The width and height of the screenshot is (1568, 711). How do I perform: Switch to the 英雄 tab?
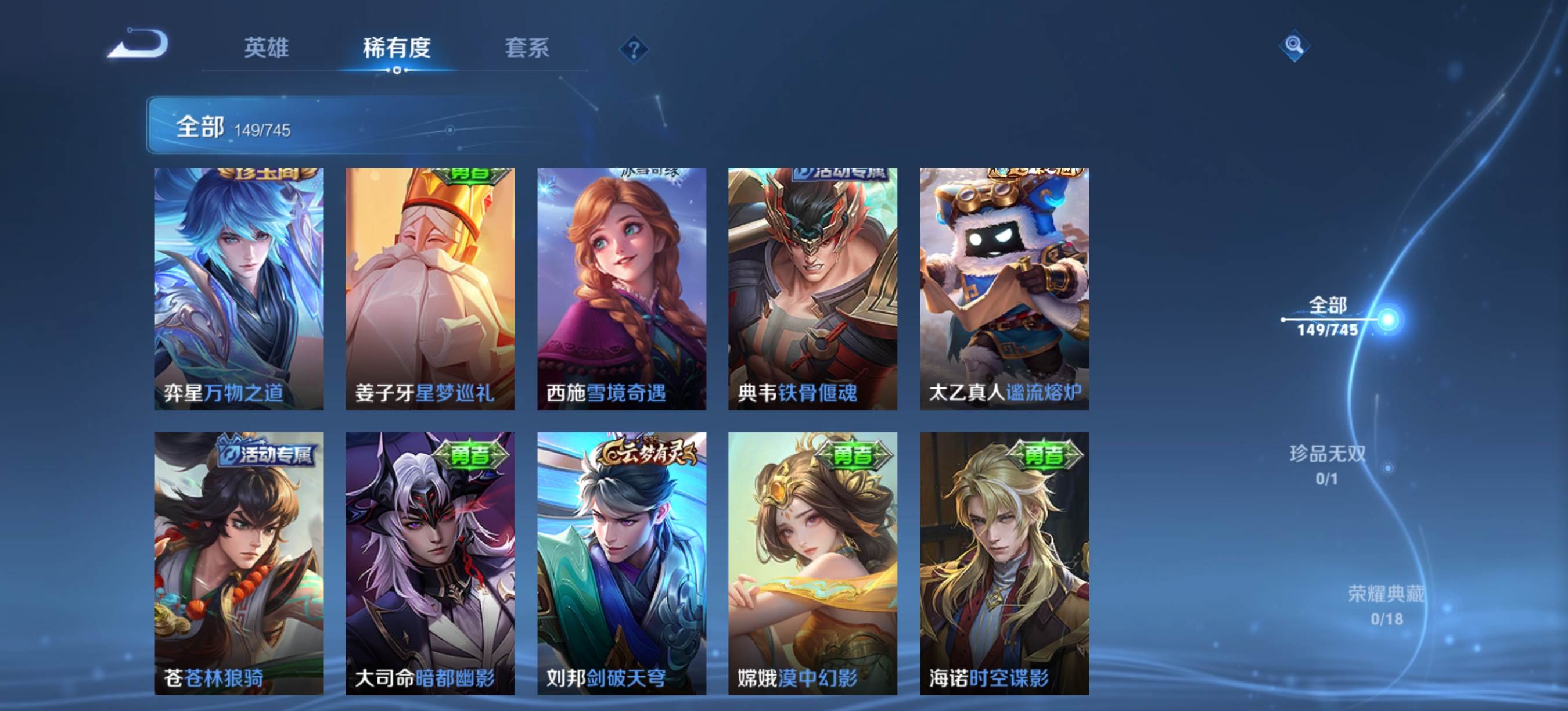(266, 48)
